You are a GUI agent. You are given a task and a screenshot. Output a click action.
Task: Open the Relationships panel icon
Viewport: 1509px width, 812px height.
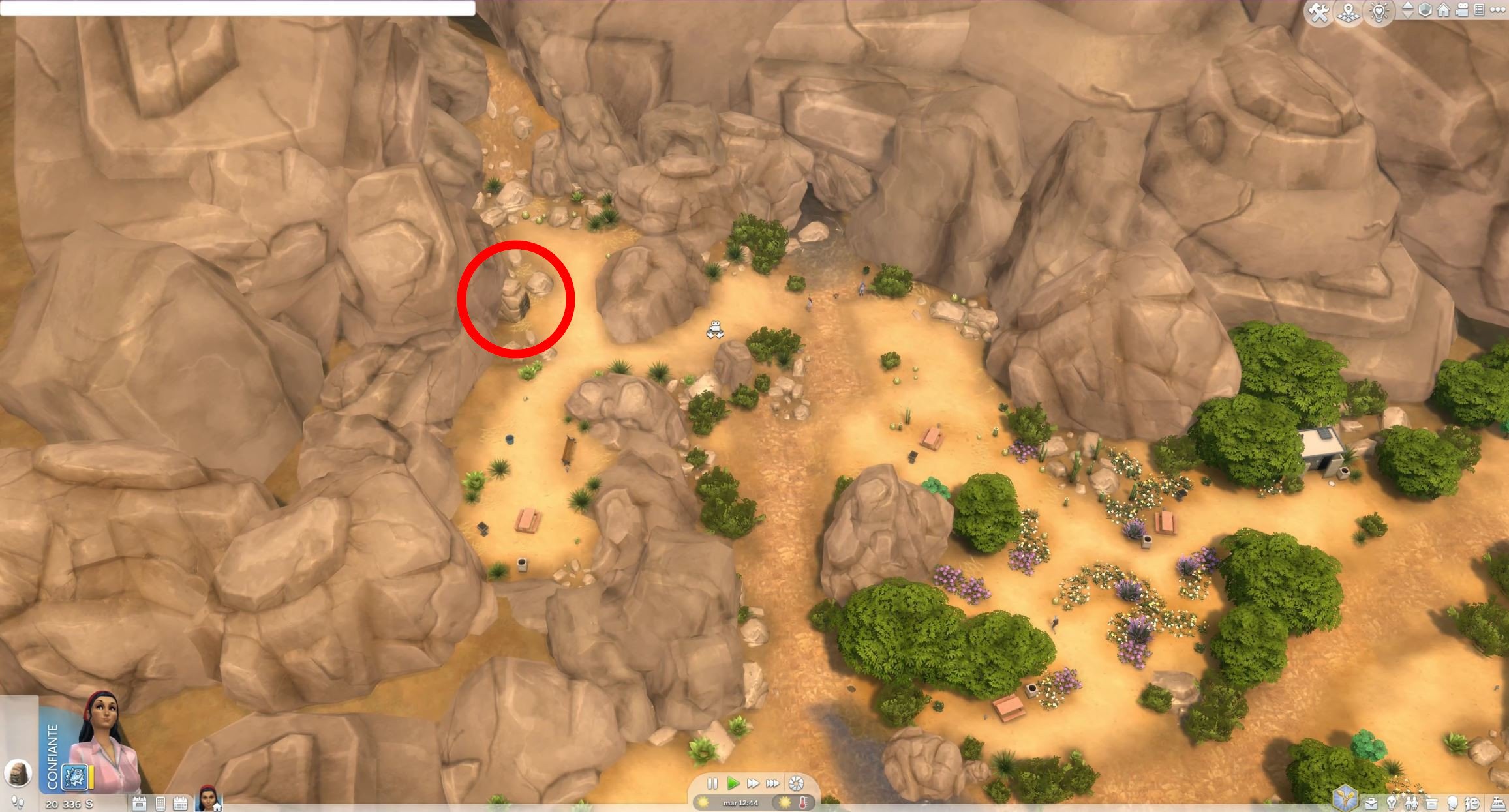[1411, 804]
